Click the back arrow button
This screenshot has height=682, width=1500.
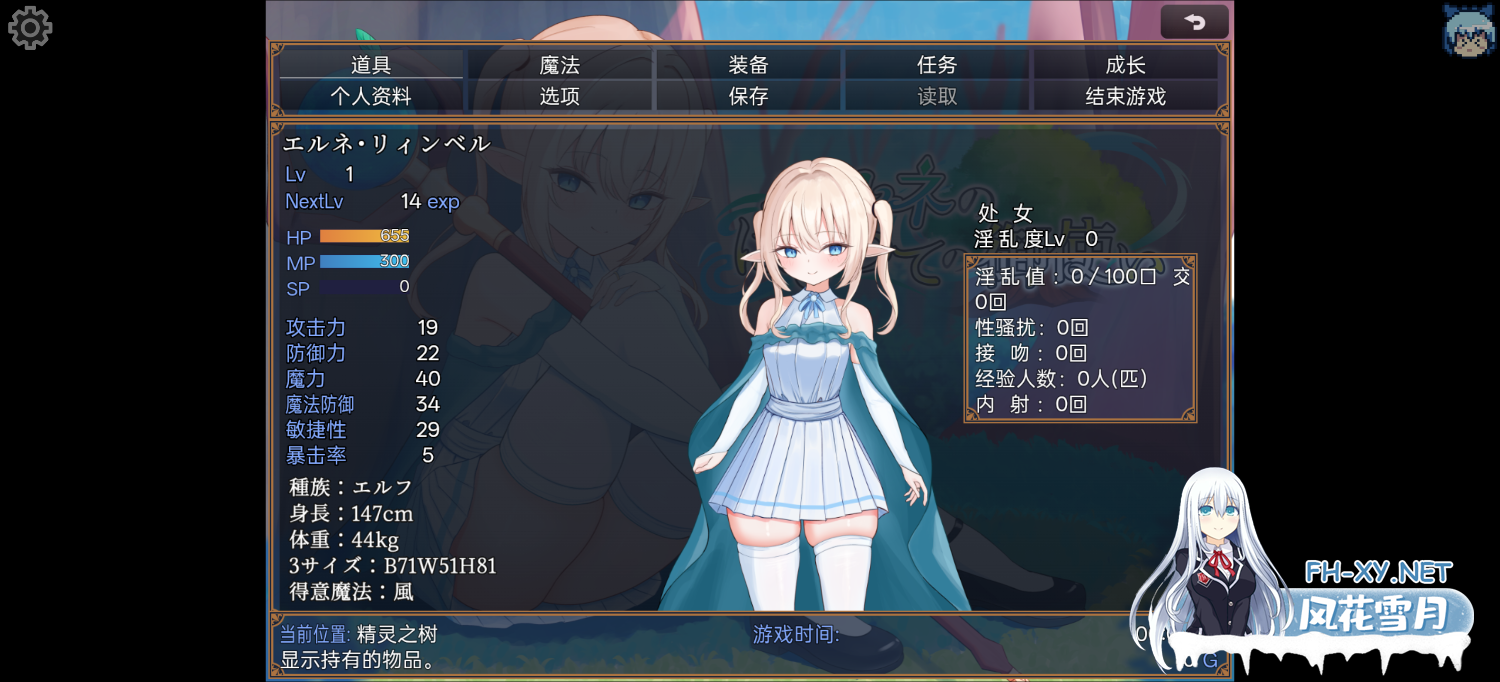(x=1194, y=22)
